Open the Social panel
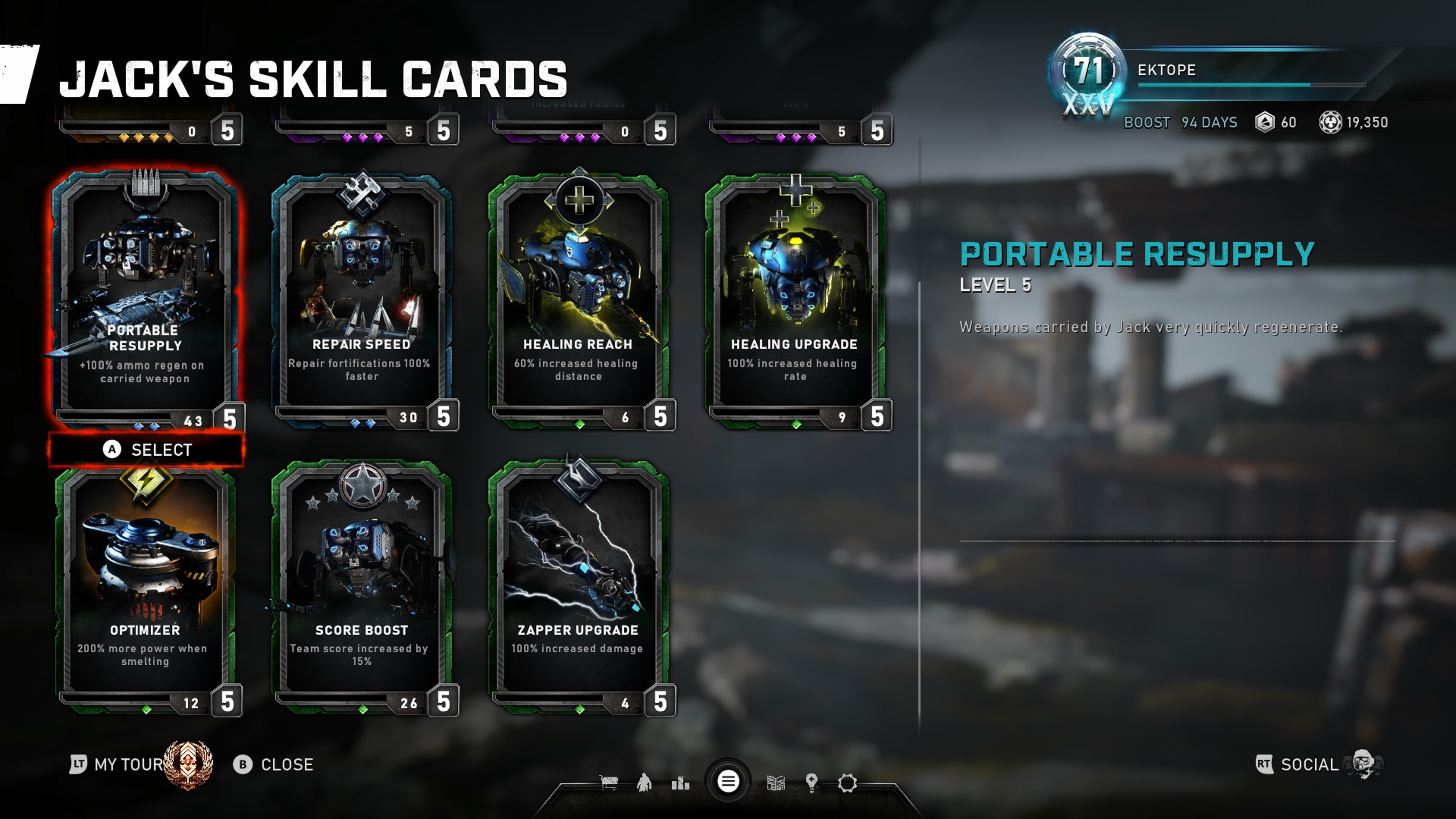 (x=1309, y=765)
